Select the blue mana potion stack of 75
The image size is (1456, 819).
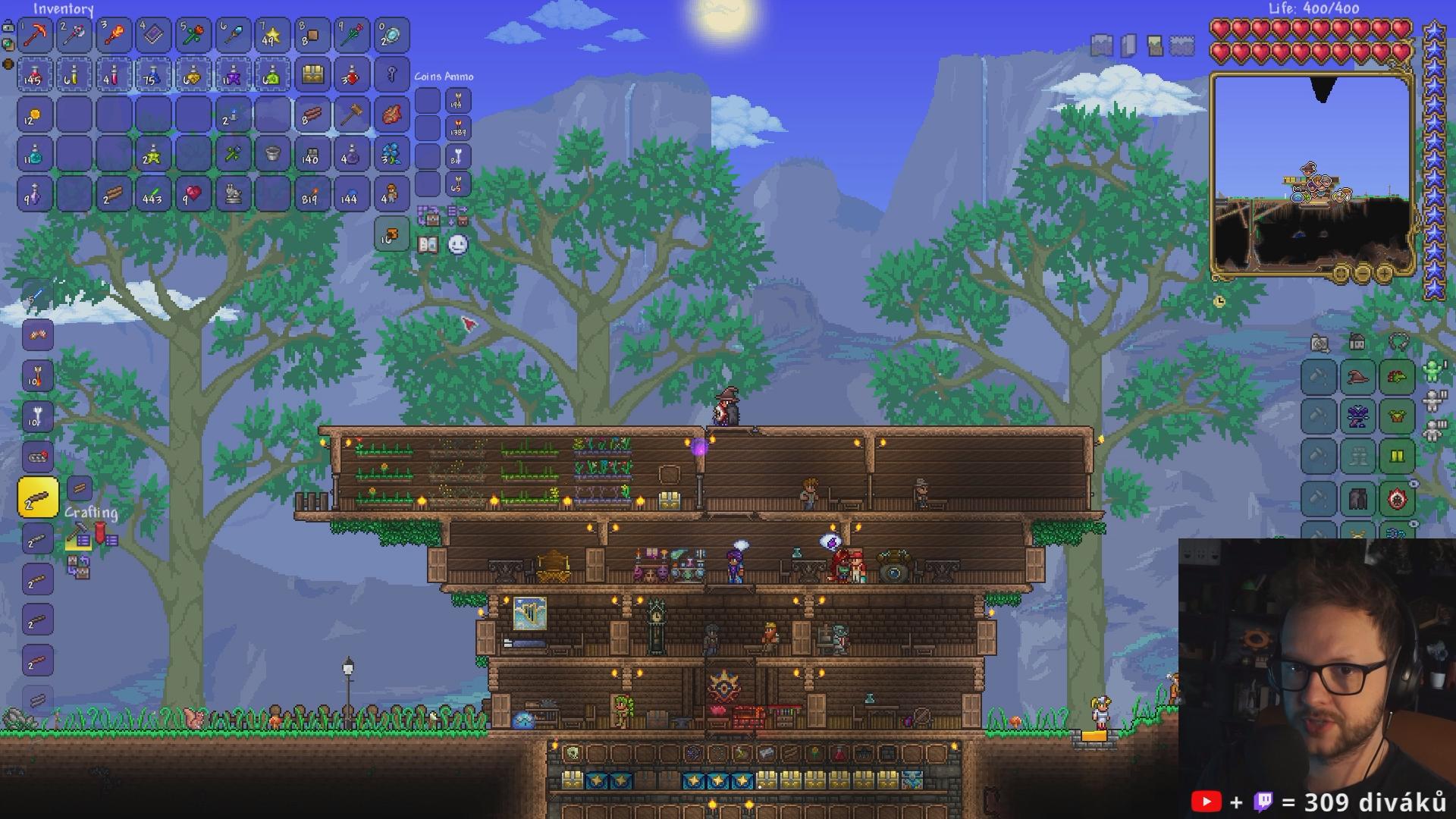click(153, 75)
